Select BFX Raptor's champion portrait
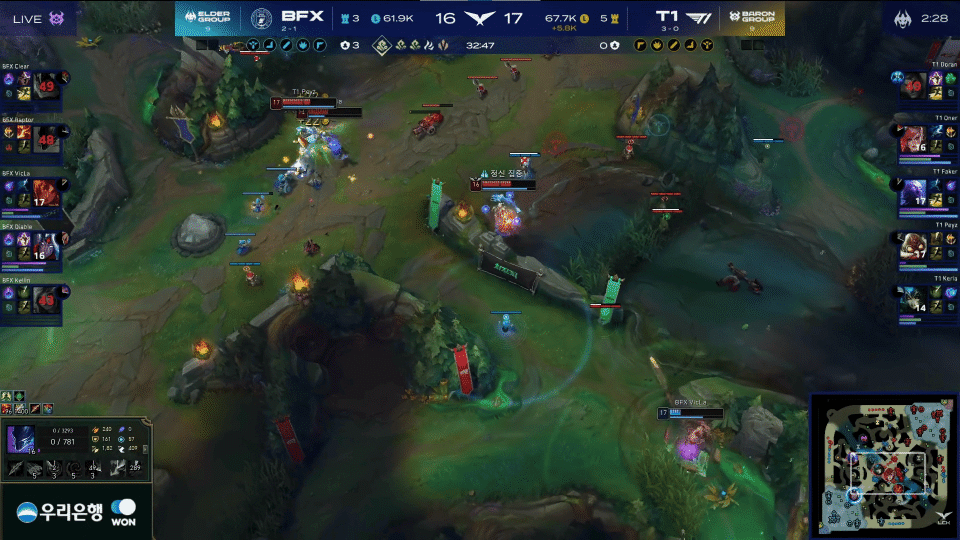960x540 pixels. coord(46,141)
